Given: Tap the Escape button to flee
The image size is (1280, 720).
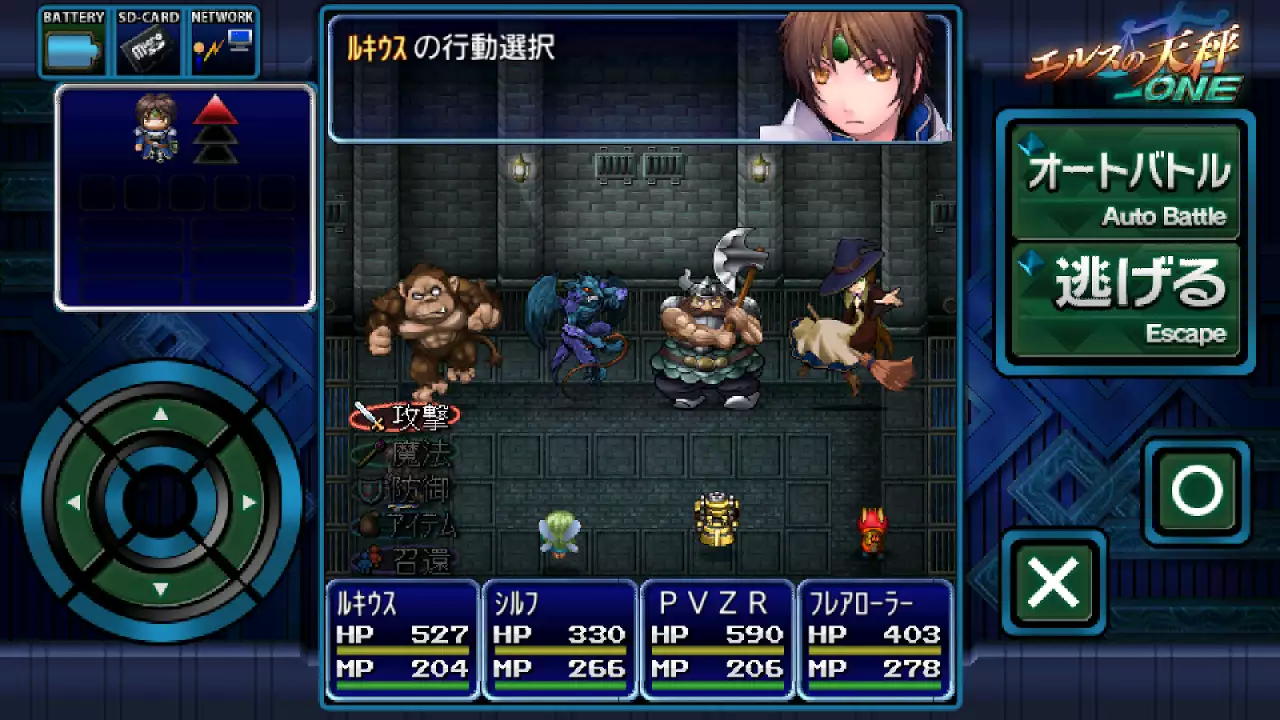Looking at the screenshot, I should tap(1126, 300).
